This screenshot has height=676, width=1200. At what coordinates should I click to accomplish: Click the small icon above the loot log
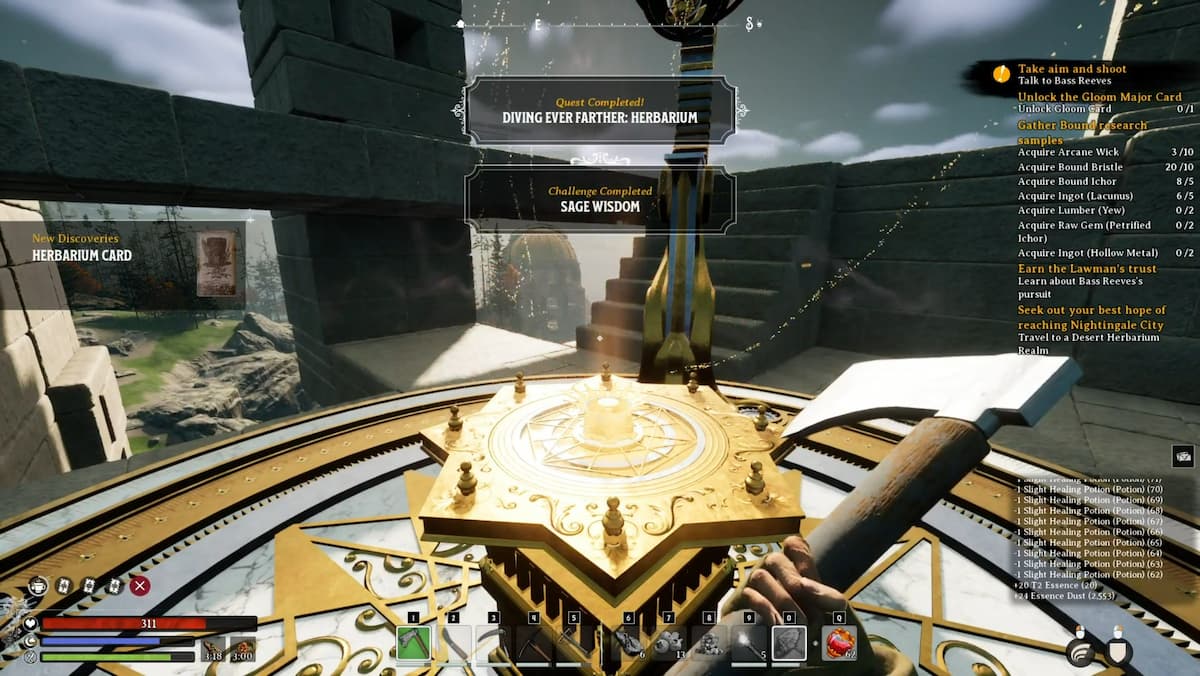click(1182, 455)
